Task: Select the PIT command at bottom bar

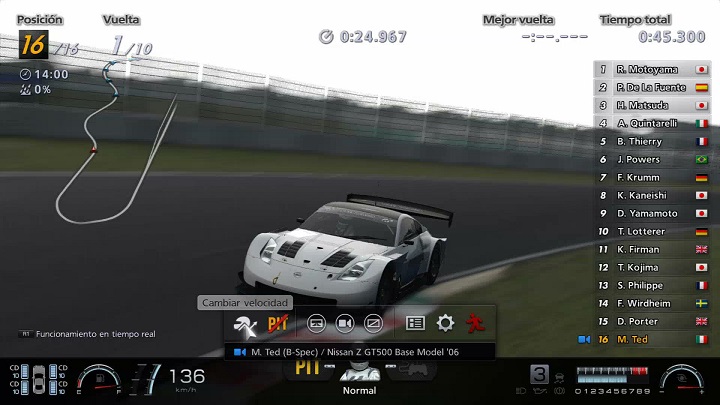Action: (306, 367)
